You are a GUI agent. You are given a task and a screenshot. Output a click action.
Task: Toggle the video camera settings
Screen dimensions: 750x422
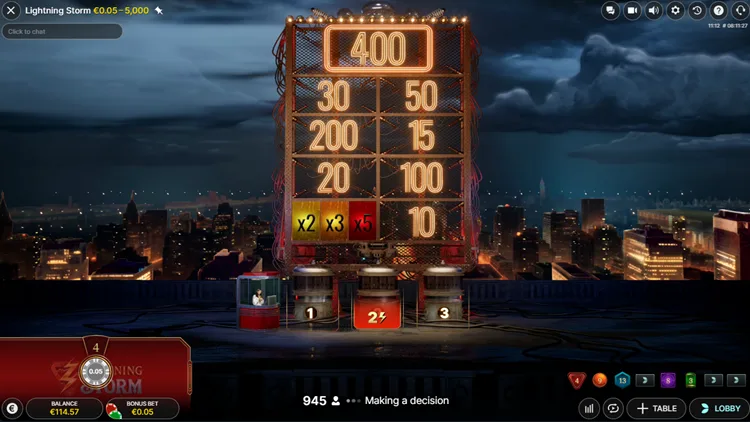coord(632,10)
